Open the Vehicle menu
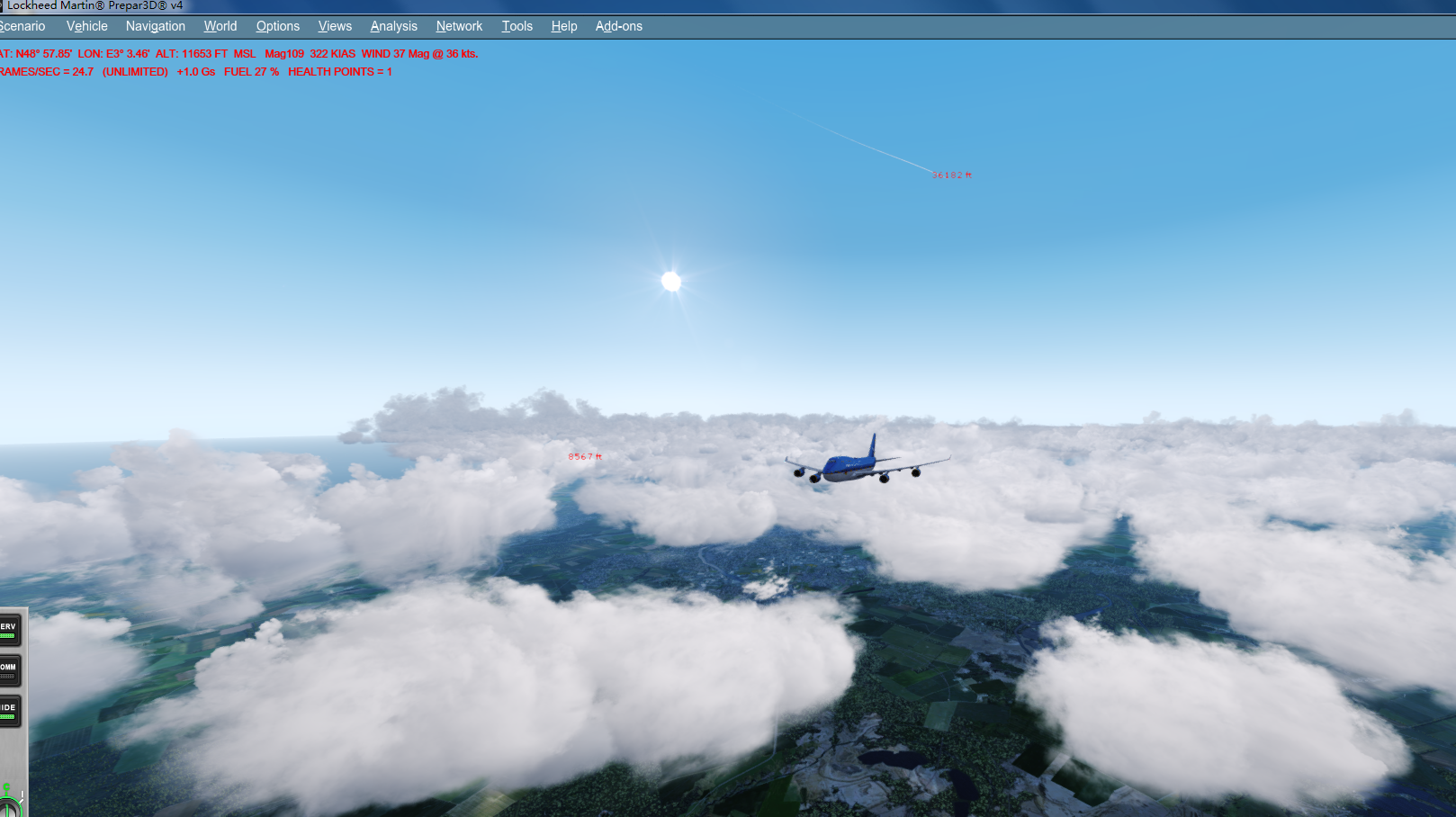This screenshot has height=817, width=1456. pos(86,26)
